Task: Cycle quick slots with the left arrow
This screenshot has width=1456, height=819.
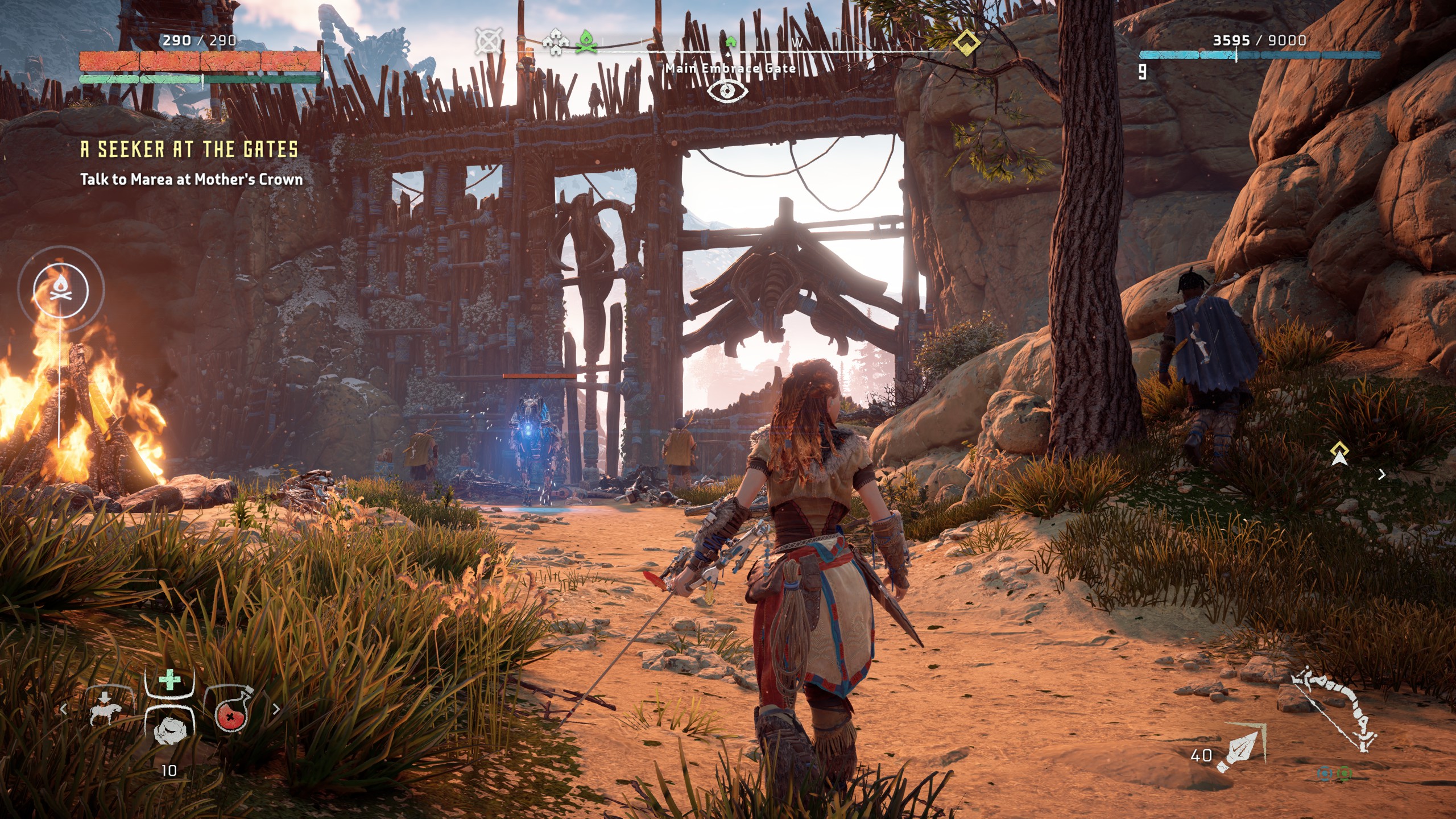Action: [64, 709]
